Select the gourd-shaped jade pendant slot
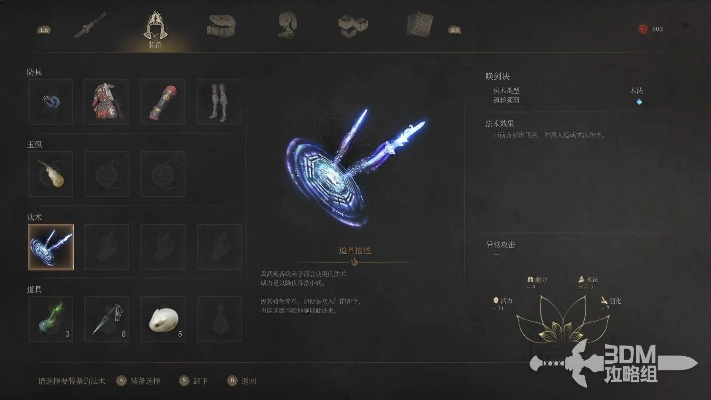 point(50,174)
